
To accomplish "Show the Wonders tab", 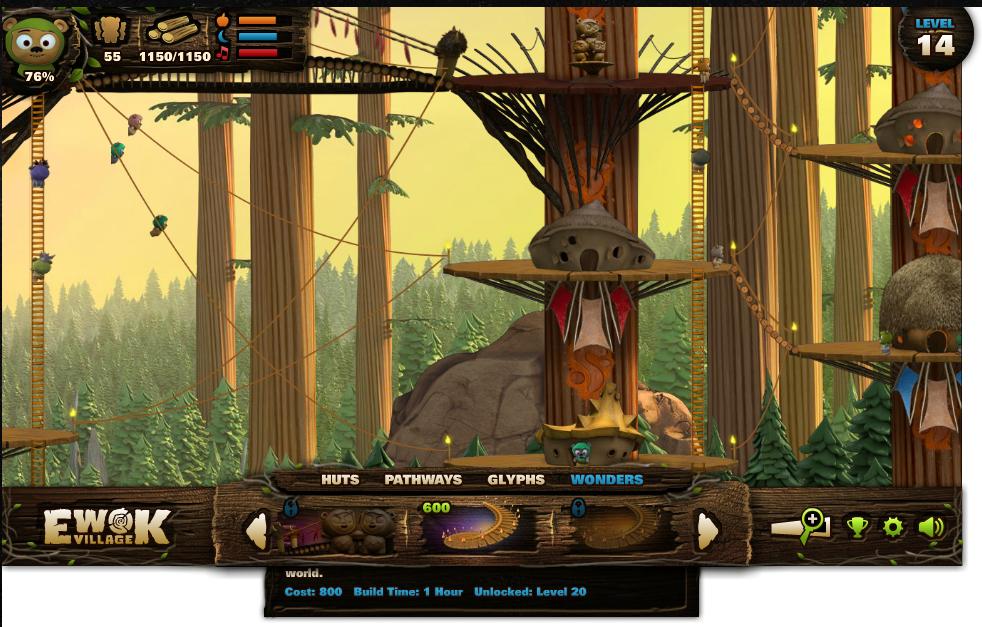I will pos(606,480).
